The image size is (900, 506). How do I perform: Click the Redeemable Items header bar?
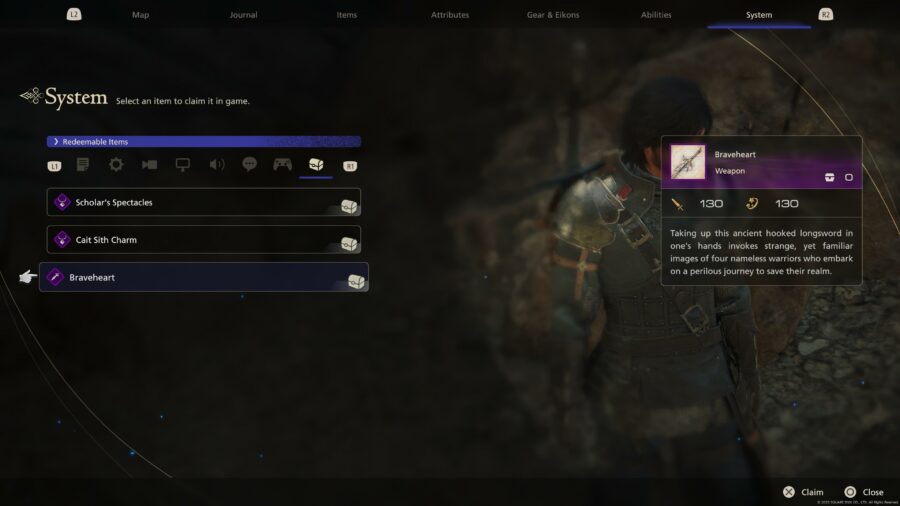click(204, 142)
